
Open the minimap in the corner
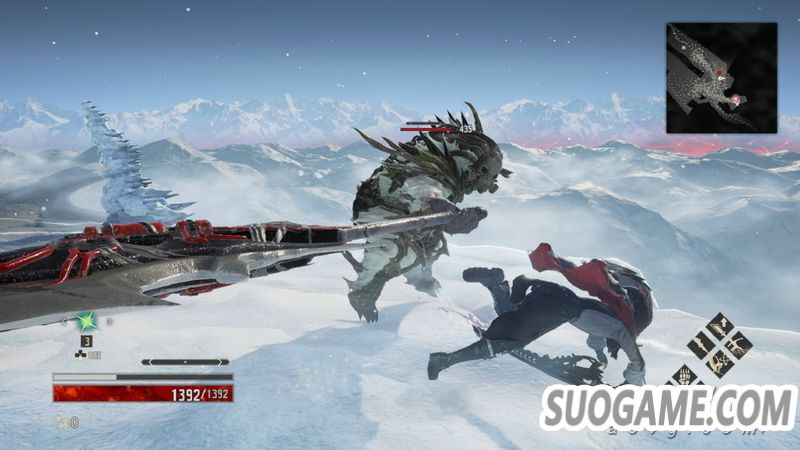[721, 78]
